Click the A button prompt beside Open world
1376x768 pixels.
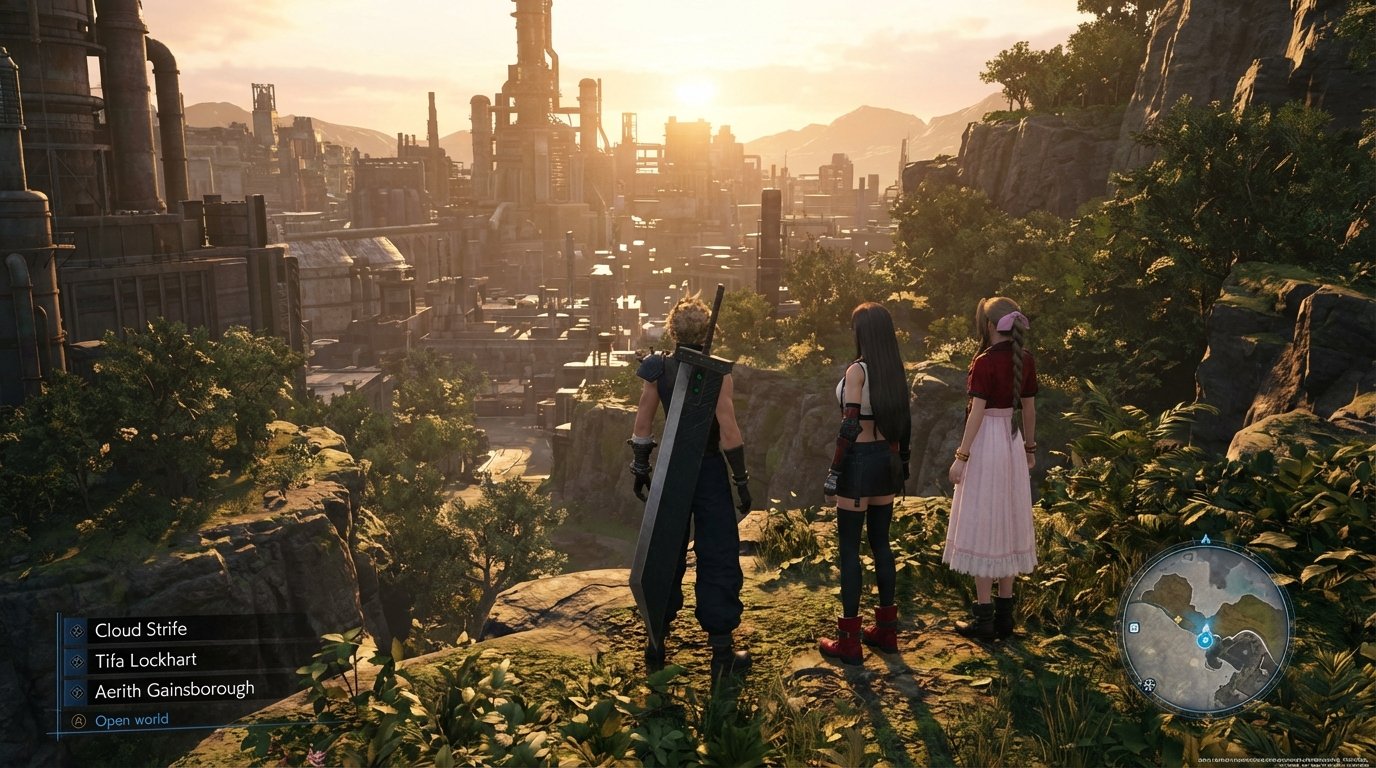pyautogui.click(x=79, y=720)
